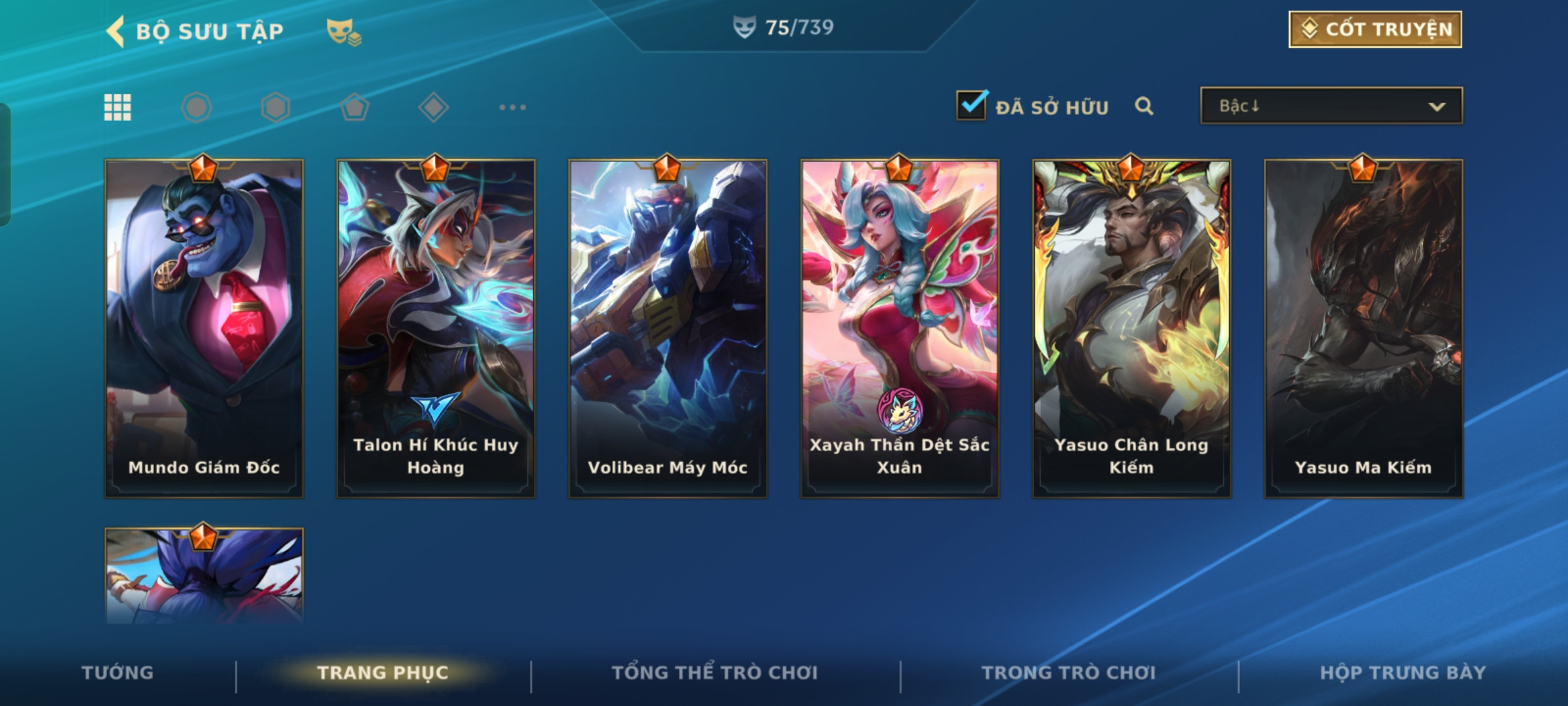This screenshot has width=1568, height=706.
Task: Select the all-skins grid filter
Action: [x=118, y=107]
